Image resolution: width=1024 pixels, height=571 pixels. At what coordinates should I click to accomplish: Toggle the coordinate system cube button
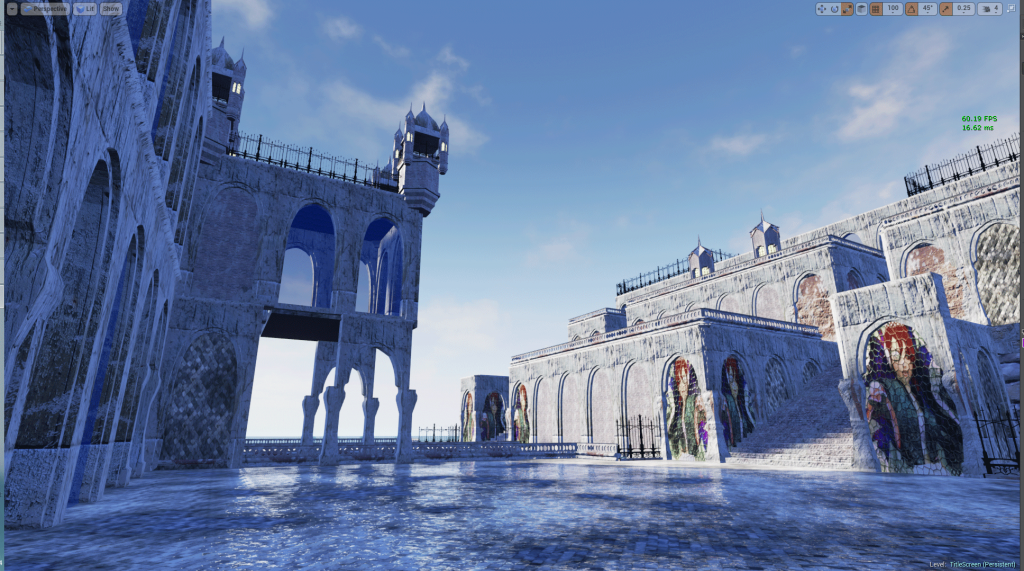[x=861, y=9]
